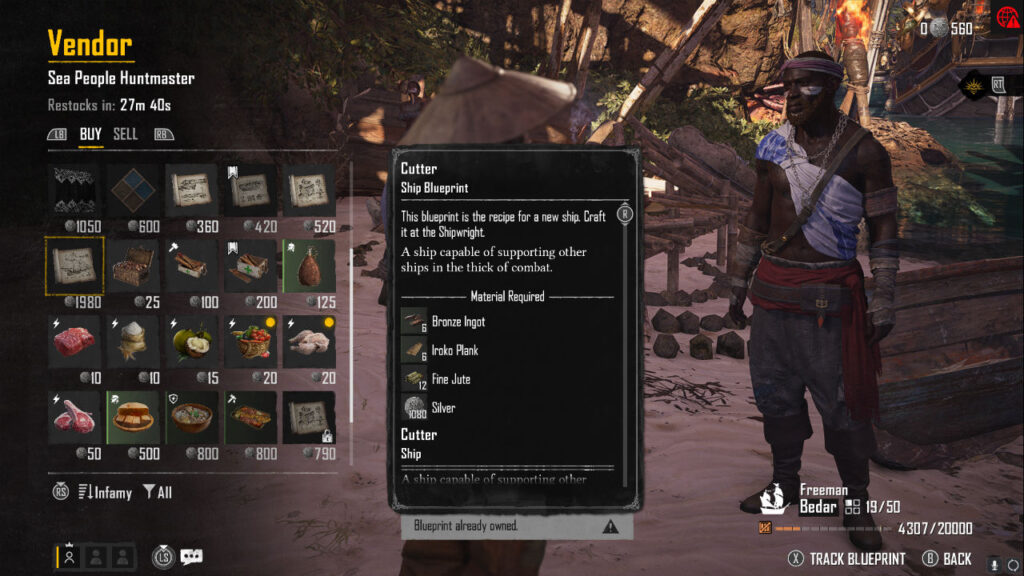Select the cured ham item for 125
Viewport: 1024px width, 576px height.
(x=307, y=266)
